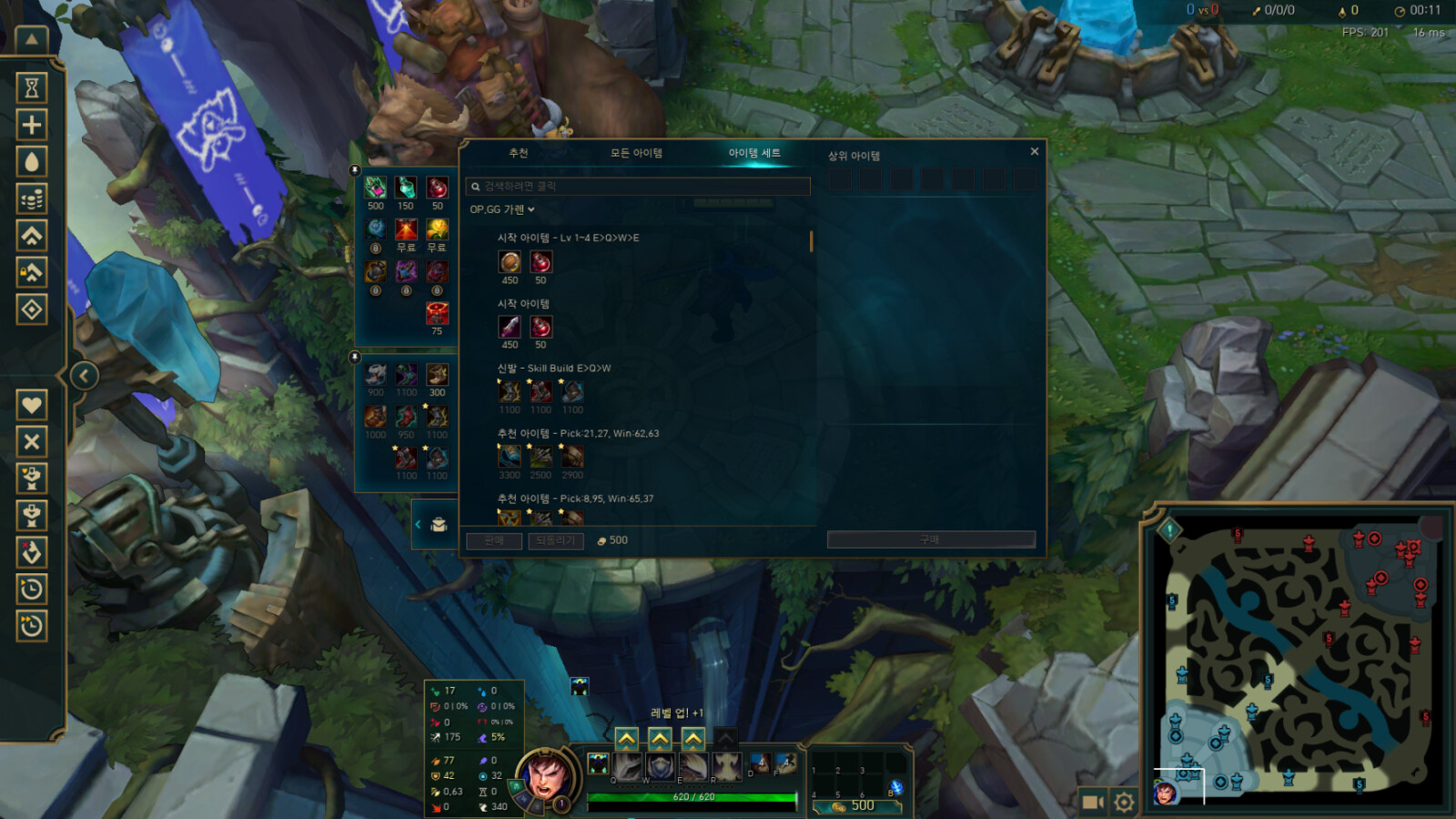The height and width of the screenshot is (819, 1456).
Task: Click Garen's champion portrait
Action: click(x=546, y=777)
